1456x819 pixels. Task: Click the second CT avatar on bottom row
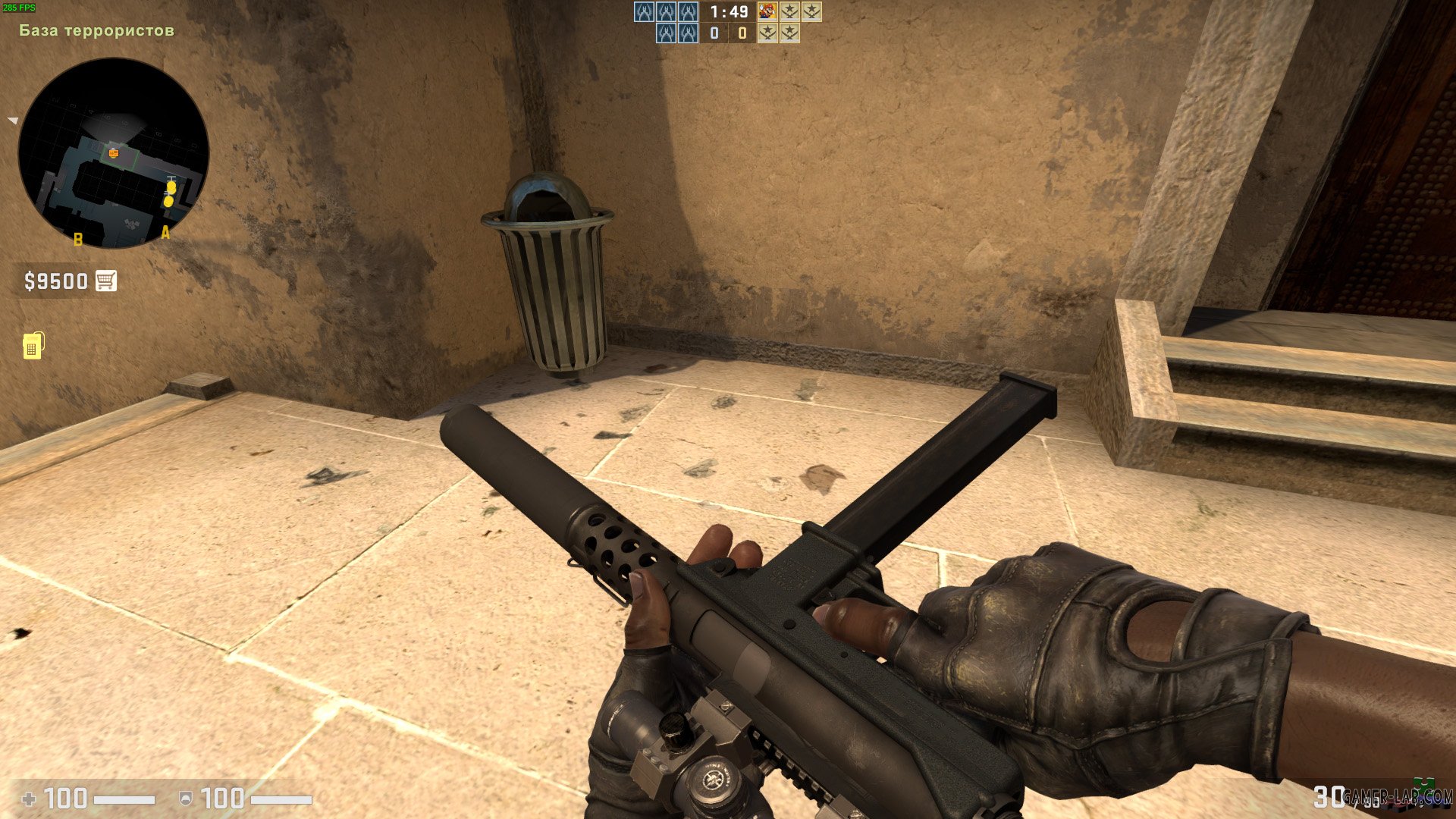pyautogui.click(x=688, y=34)
